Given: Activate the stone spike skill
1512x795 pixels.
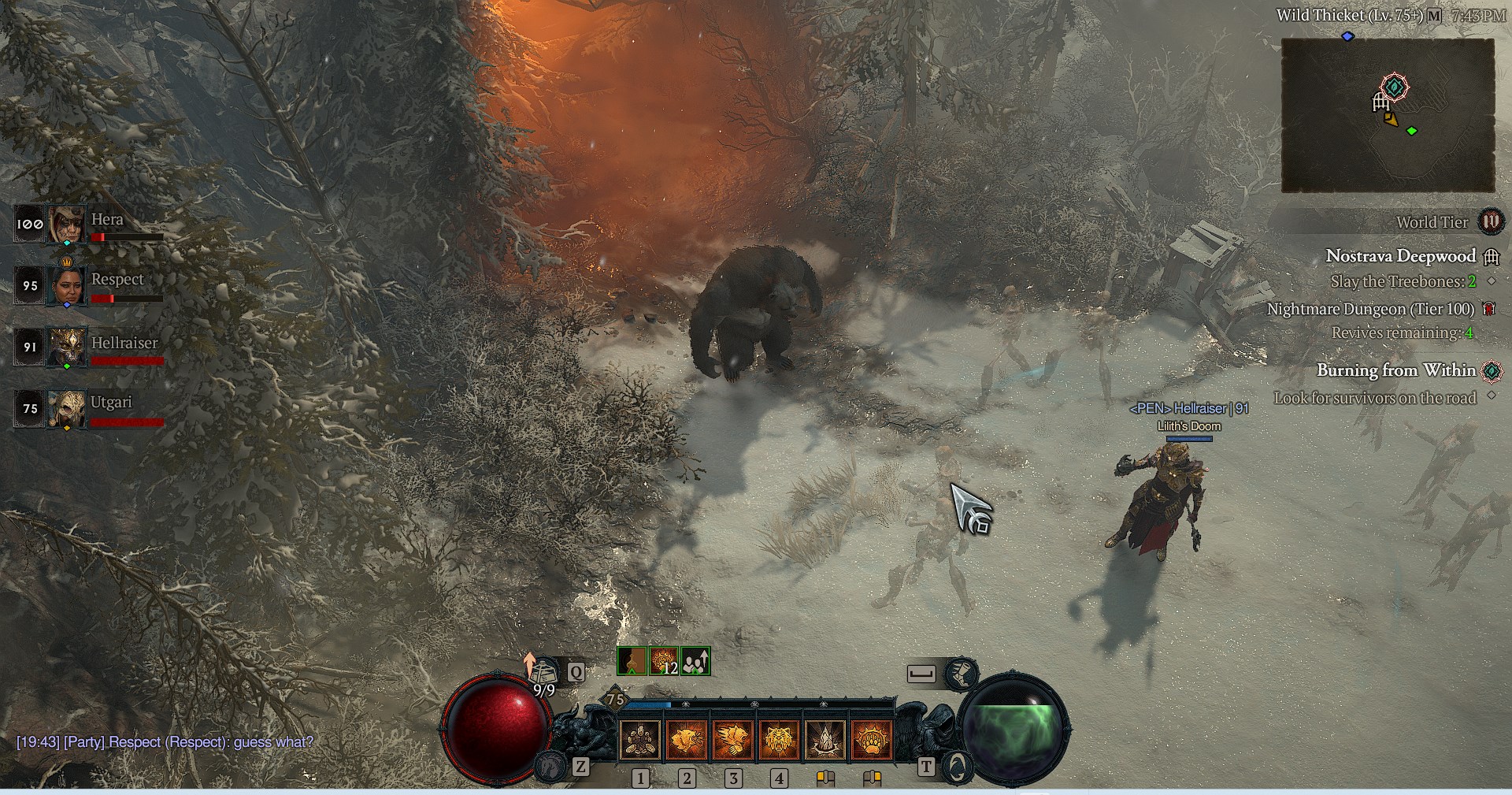Looking at the screenshot, I should click(825, 740).
